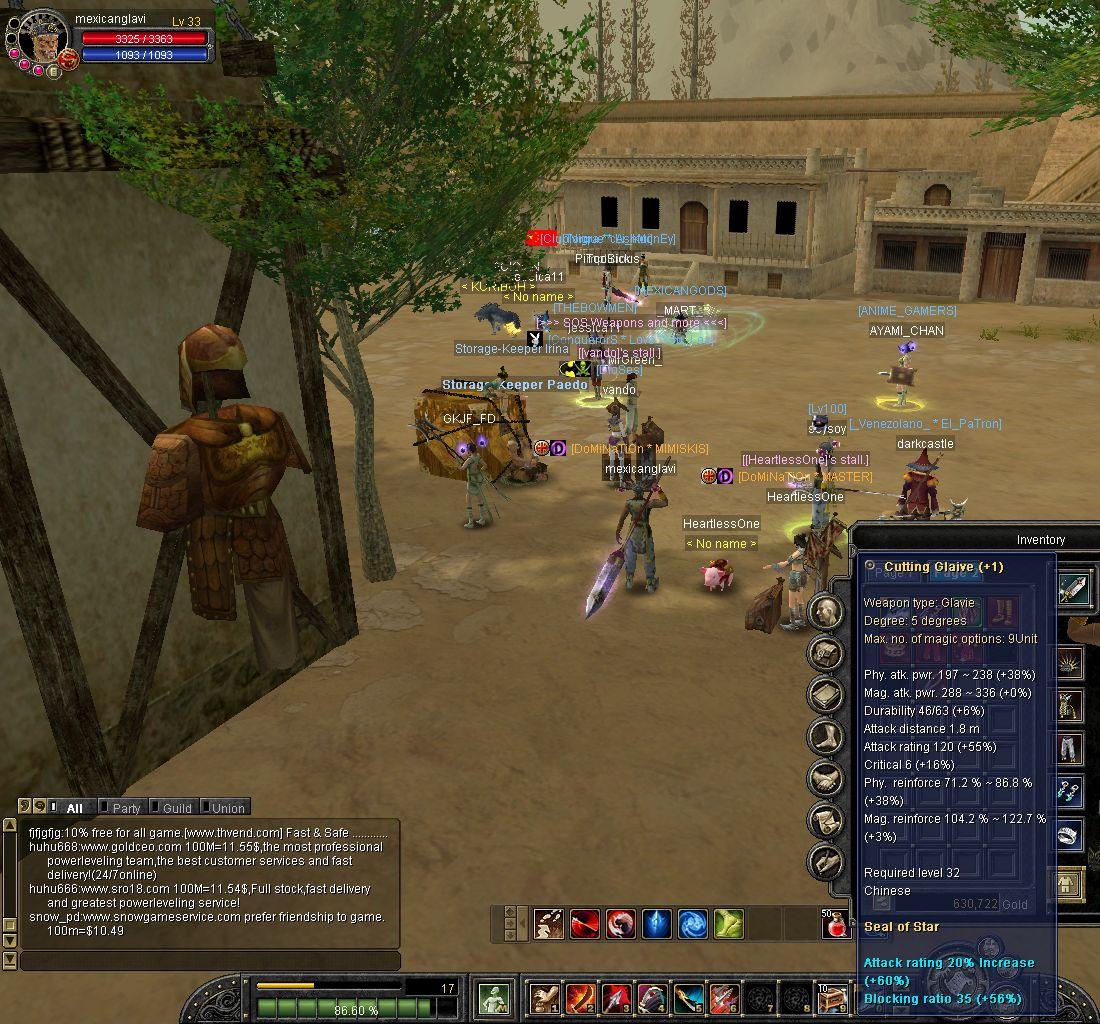Activate the hotbar skill in slot 1
The height and width of the screenshot is (1024, 1100).
click(x=546, y=997)
